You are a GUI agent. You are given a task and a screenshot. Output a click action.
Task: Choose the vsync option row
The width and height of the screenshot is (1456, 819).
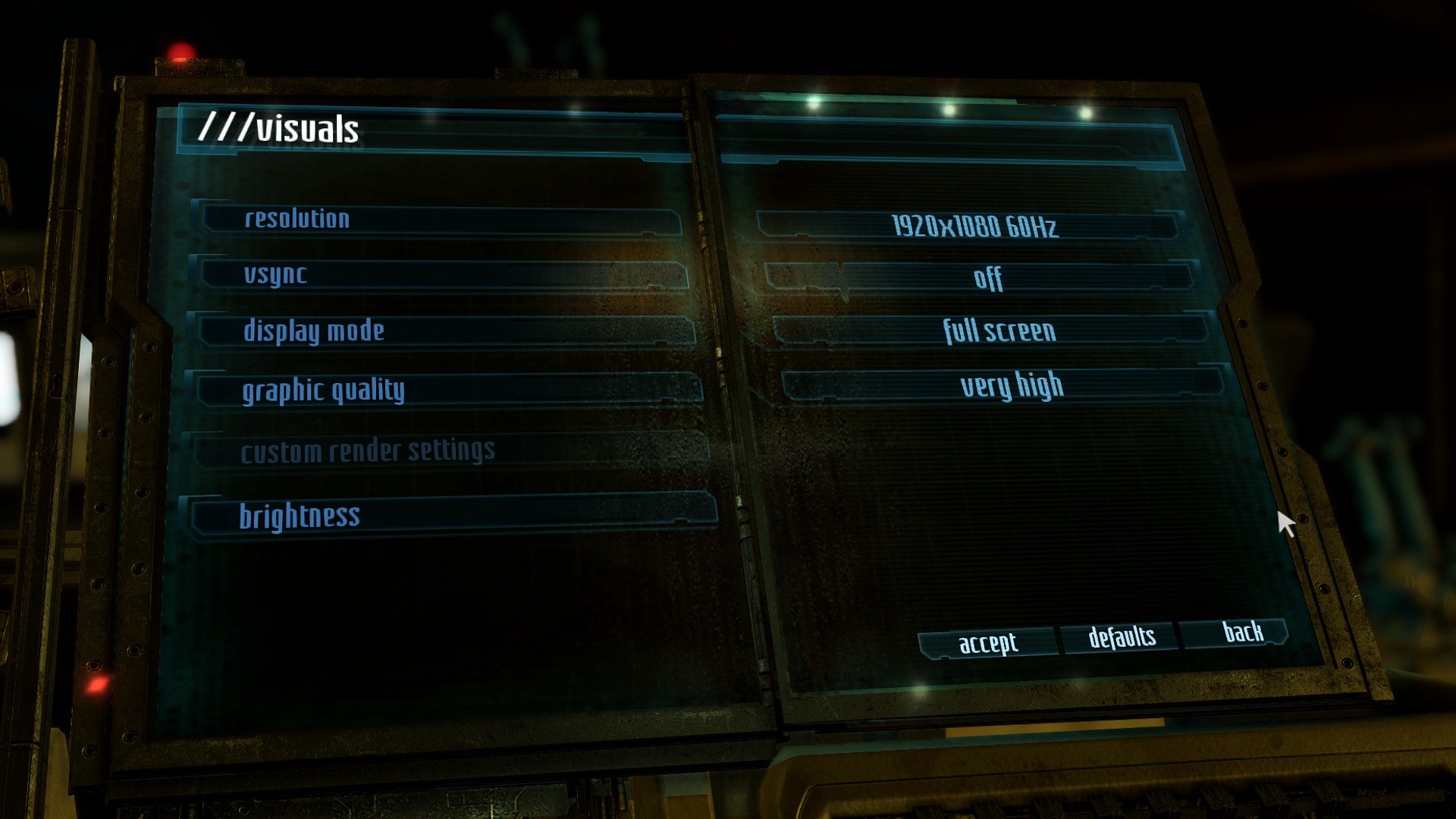coord(444,275)
